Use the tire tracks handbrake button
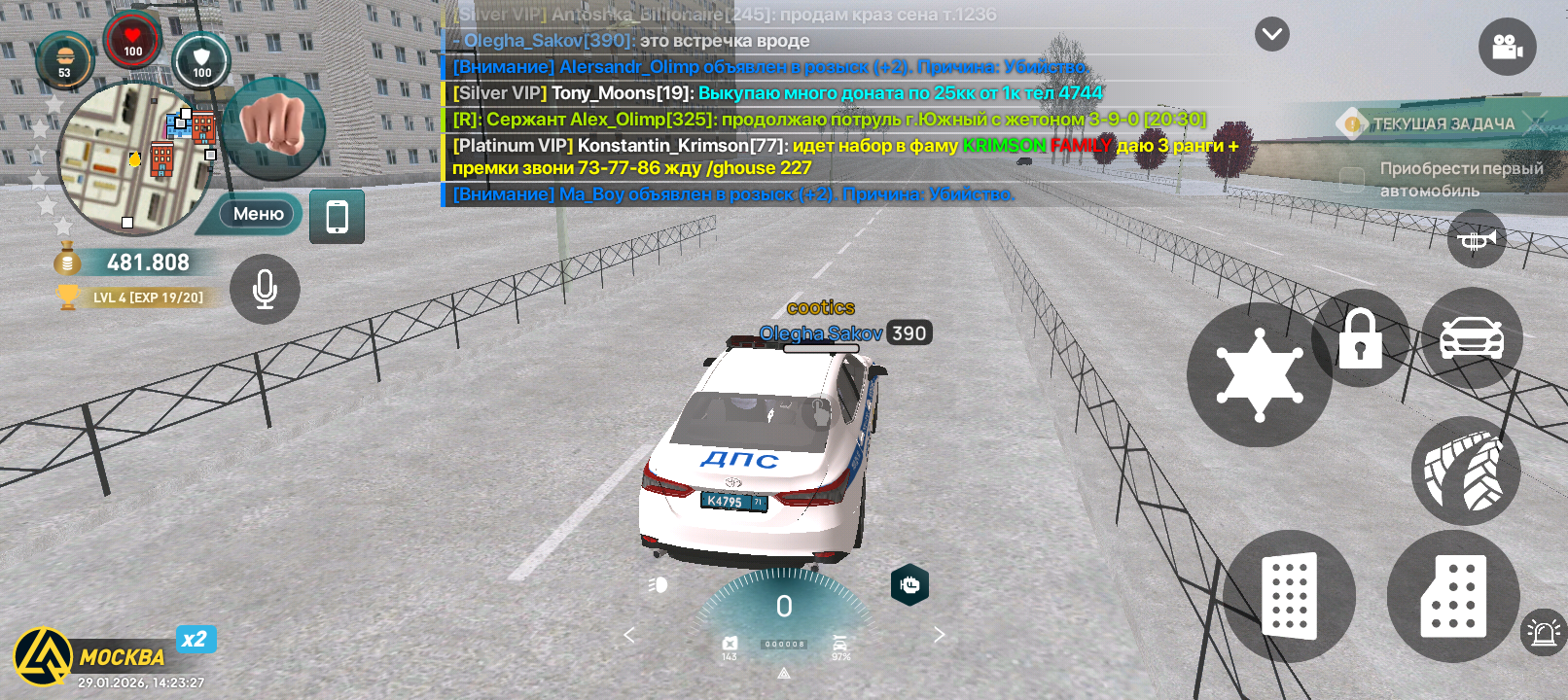This screenshot has height=700, width=1568. click(x=1465, y=472)
